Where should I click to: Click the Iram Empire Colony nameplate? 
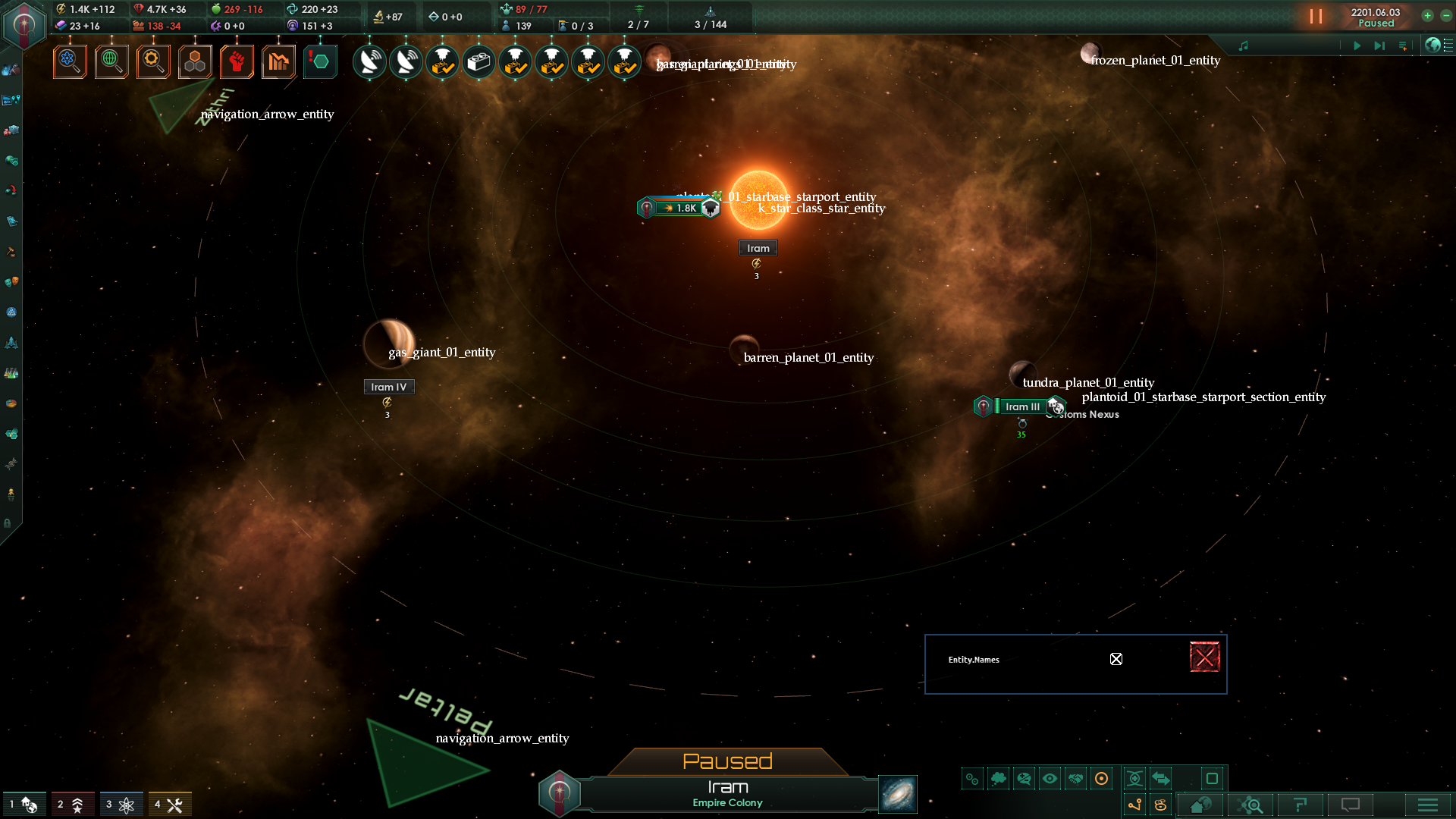pos(727,793)
